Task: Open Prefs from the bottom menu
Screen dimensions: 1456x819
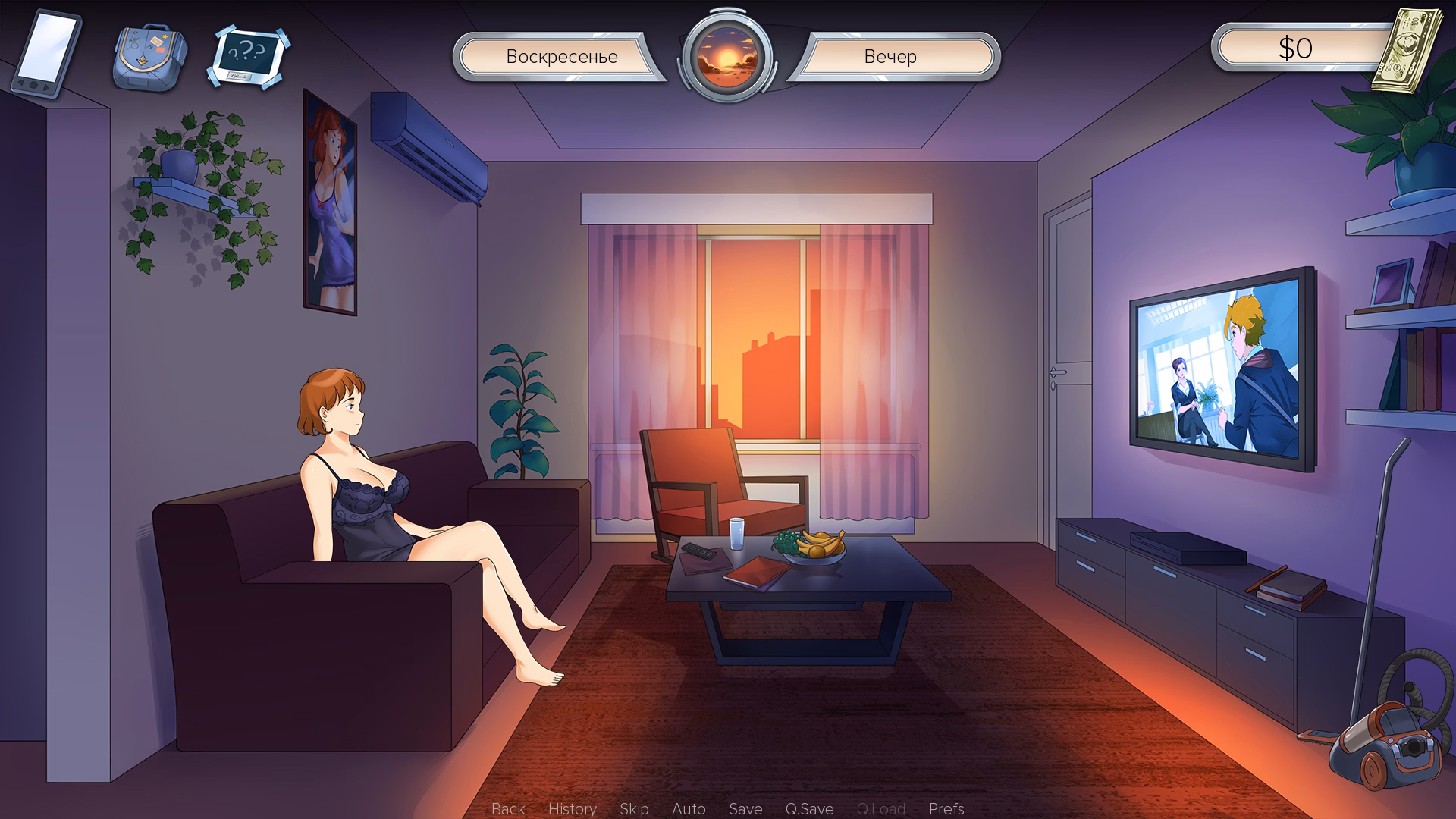Action: [x=946, y=809]
